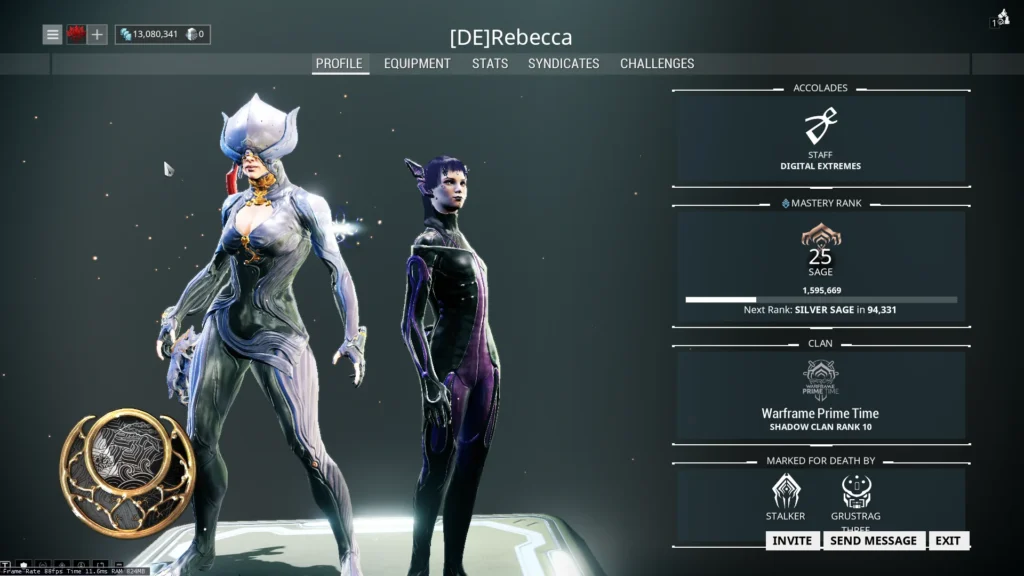
Task: Click the plus button beside the avatar
Action: coord(97,35)
